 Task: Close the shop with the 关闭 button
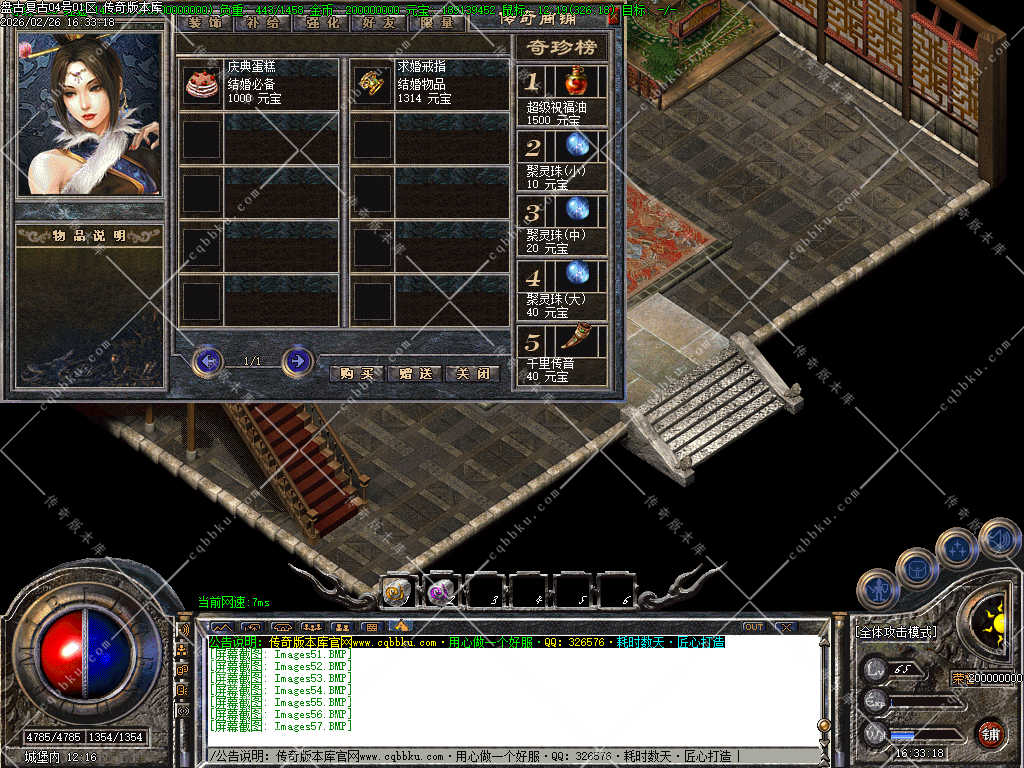pyautogui.click(x=471, y=373)
